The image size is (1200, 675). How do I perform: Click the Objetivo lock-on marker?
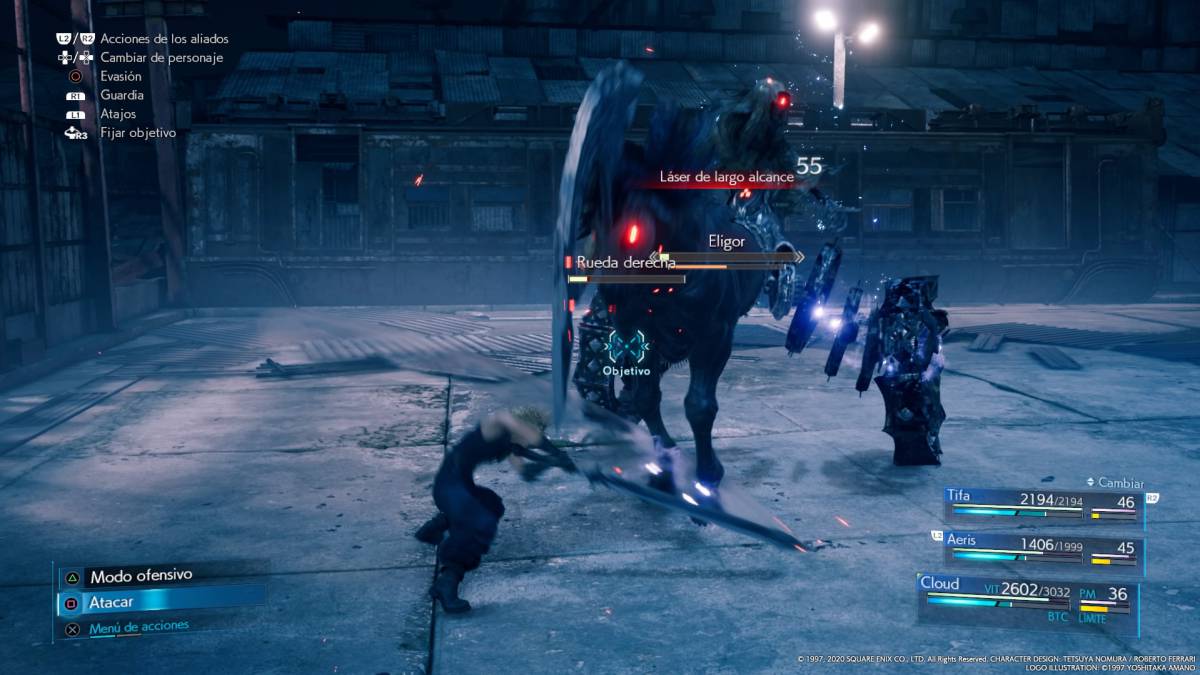click(x=626, y=350)
